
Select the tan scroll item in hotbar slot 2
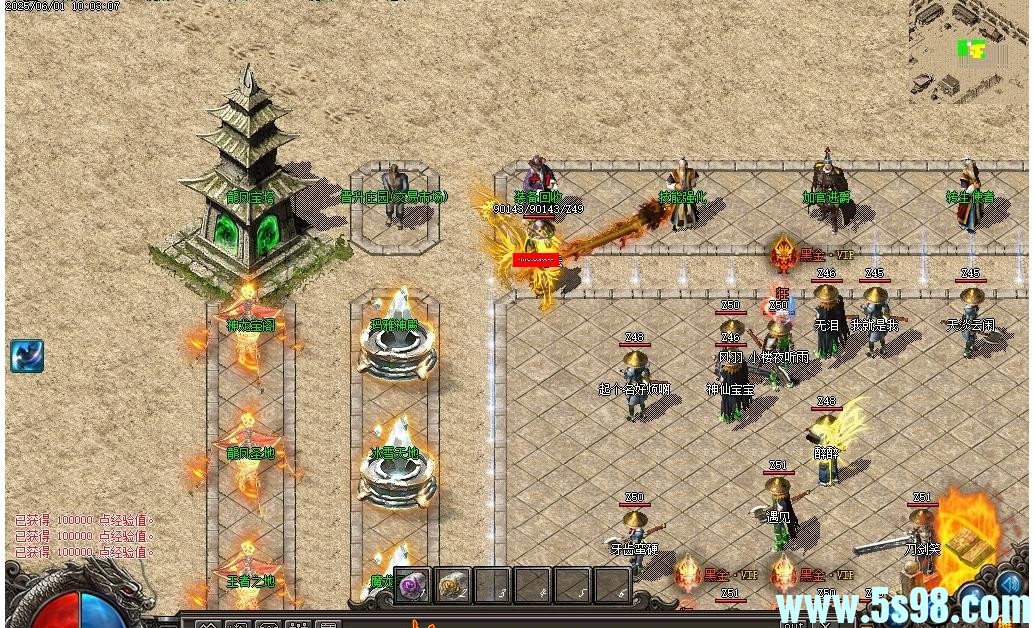click(x=453, y=585)
